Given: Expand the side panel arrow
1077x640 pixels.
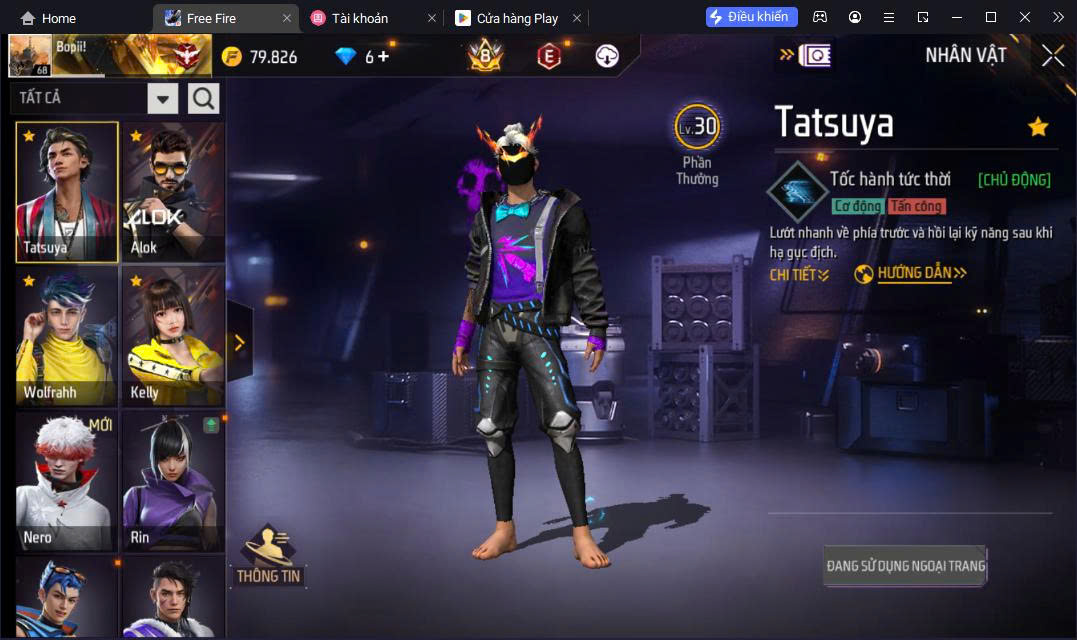Looking at the screenshot, I should coord(239,343).
